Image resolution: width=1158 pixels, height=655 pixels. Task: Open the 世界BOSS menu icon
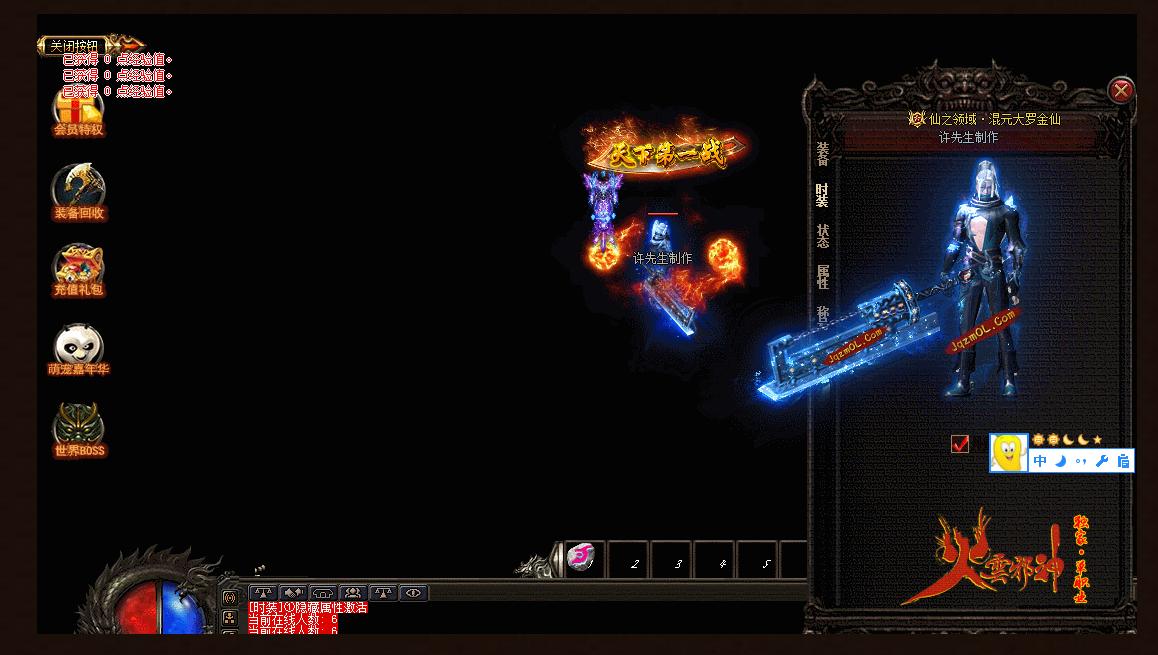pyautogui.click(x=78, y=430)
